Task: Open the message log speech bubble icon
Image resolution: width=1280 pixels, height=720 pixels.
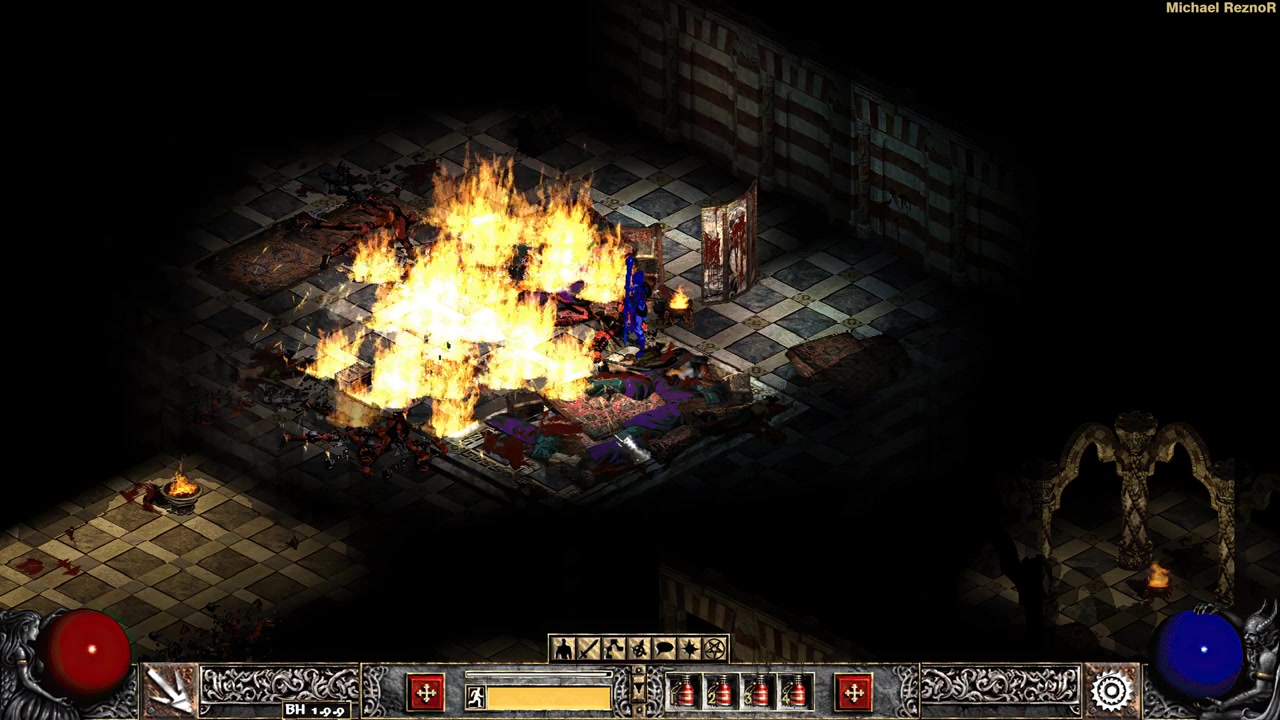Action: pyautogui.click(x=664, y=650)
